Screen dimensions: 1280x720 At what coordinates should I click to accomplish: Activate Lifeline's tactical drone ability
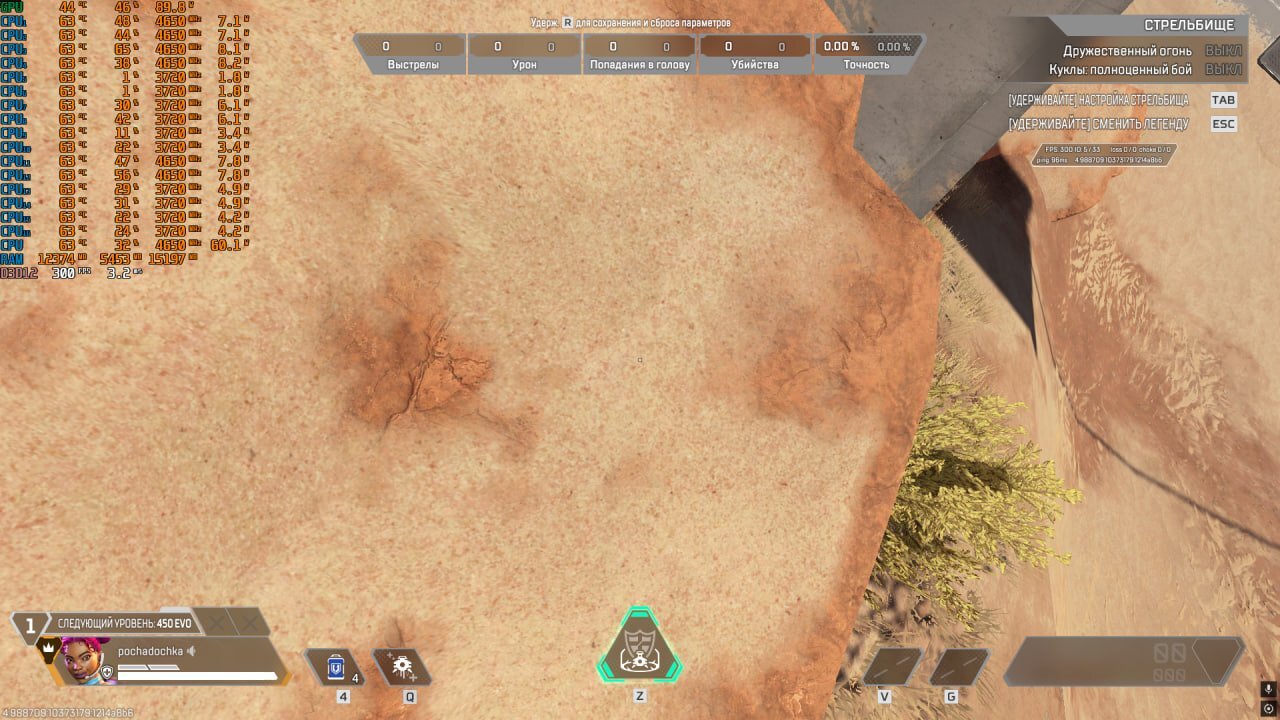402,666
